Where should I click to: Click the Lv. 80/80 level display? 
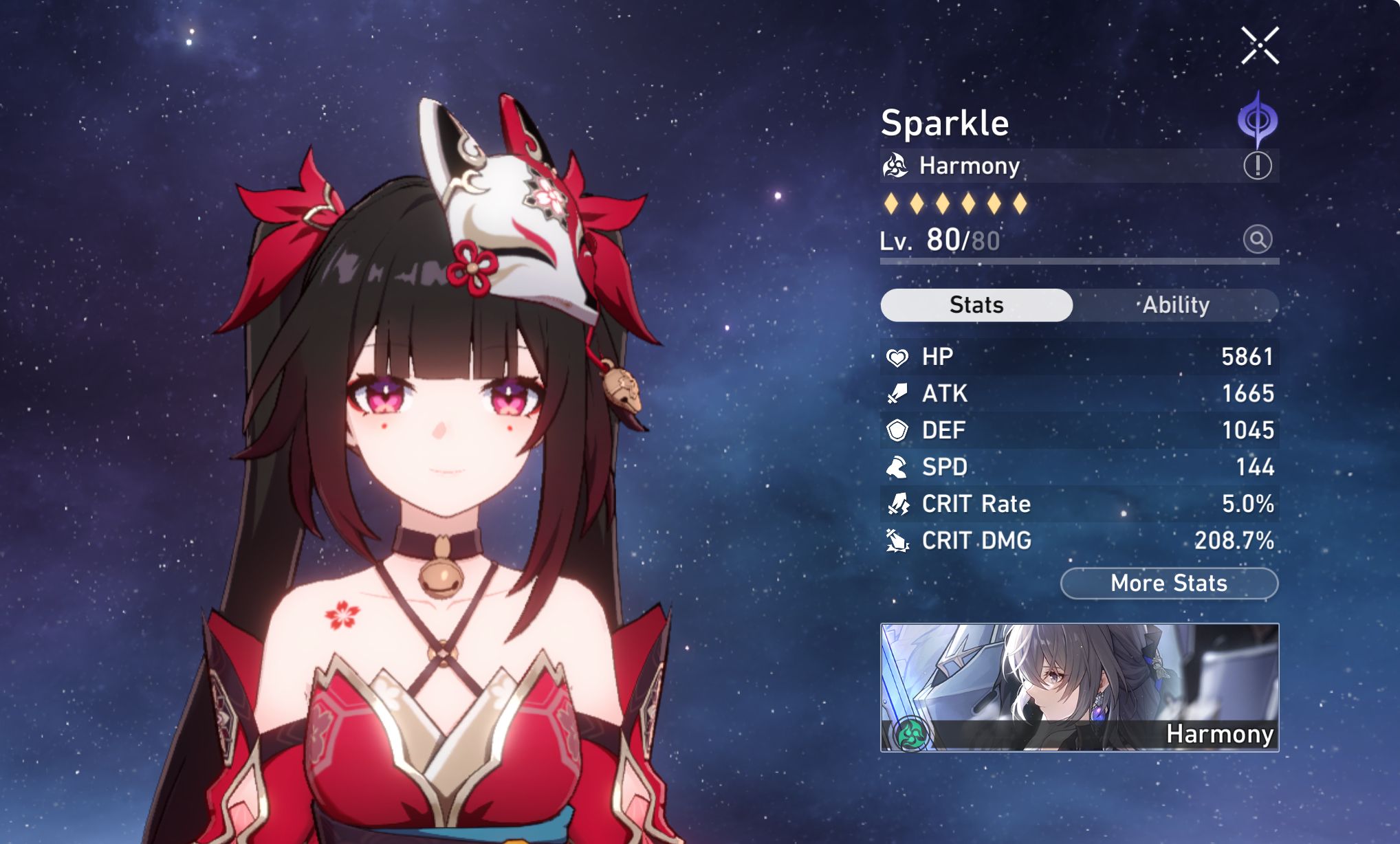[x=939, y=241]
